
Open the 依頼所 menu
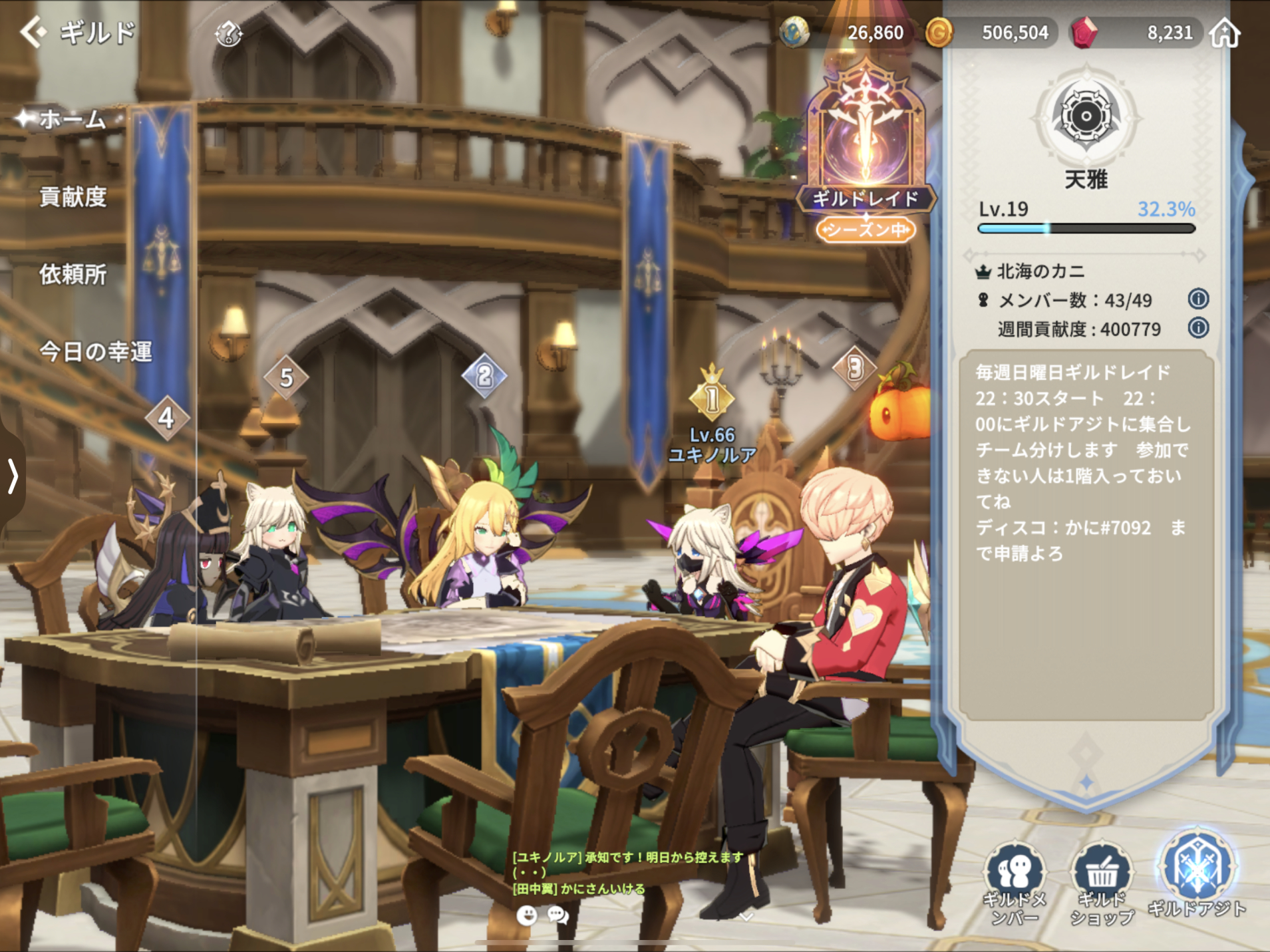[73, 274]
